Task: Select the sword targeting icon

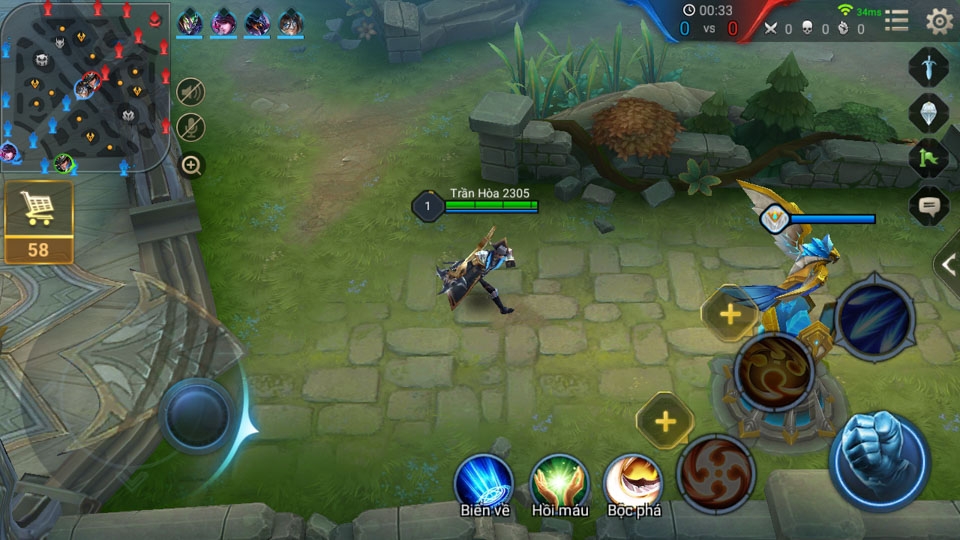Action: (x=928, y=68)
